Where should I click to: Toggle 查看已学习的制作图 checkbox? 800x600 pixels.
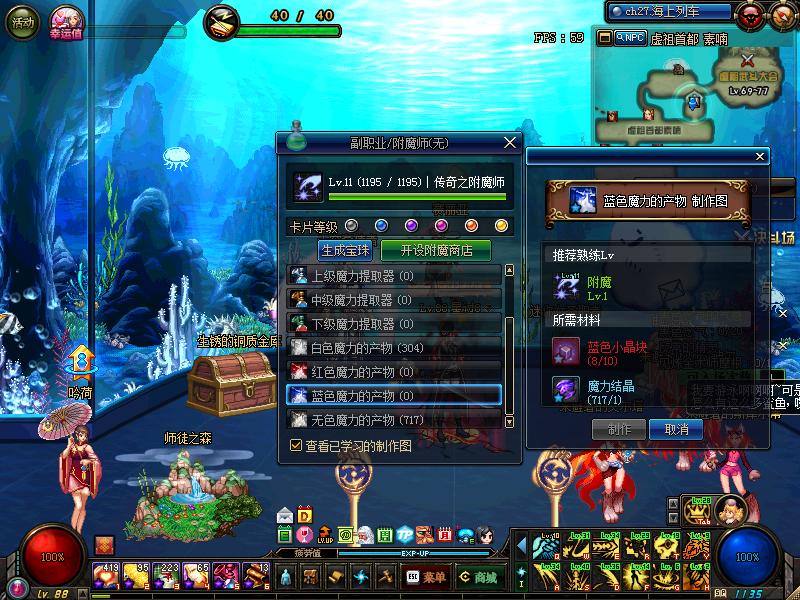(296, 445)
